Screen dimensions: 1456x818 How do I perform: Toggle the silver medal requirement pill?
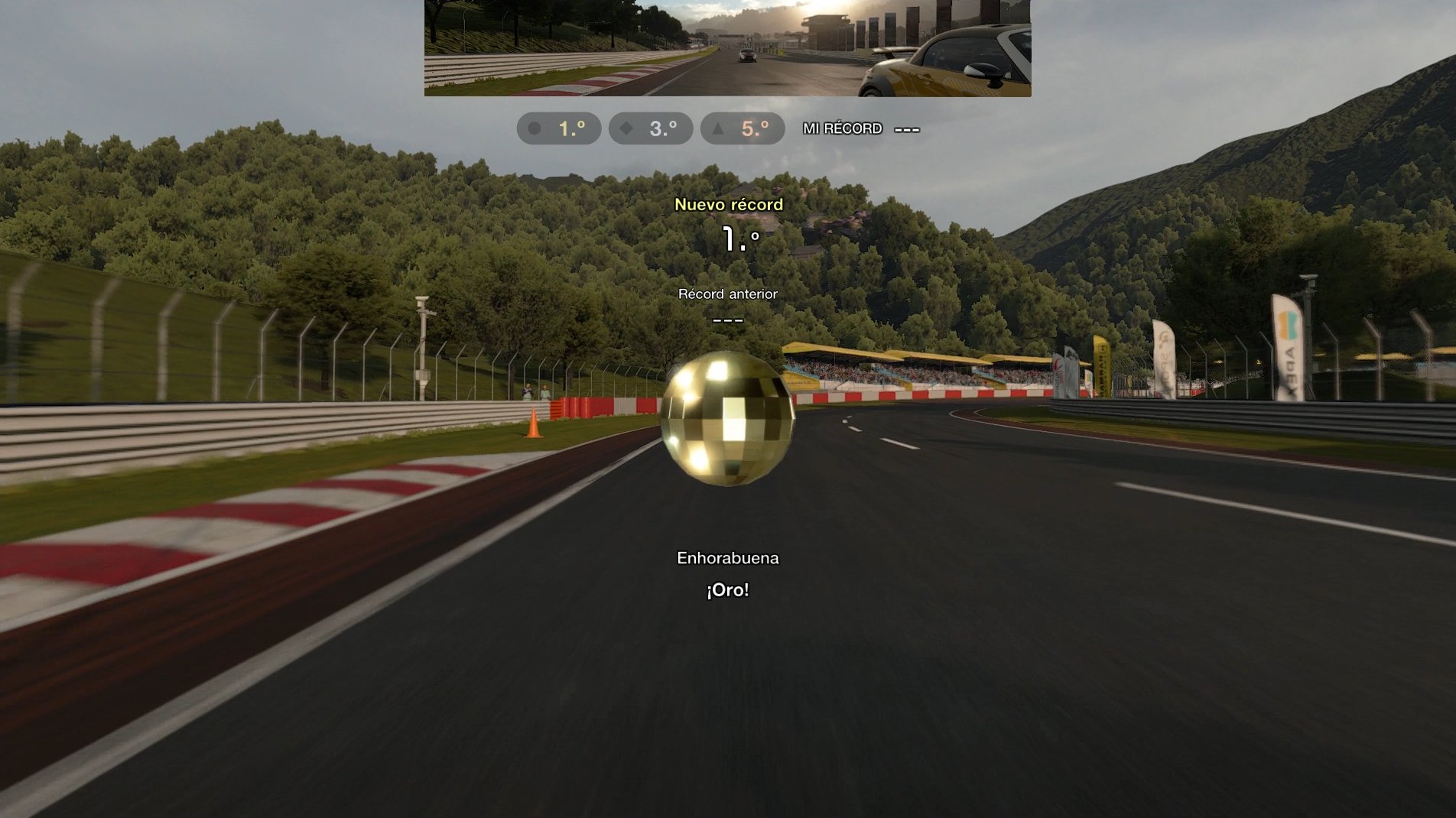tap(650, 128)
